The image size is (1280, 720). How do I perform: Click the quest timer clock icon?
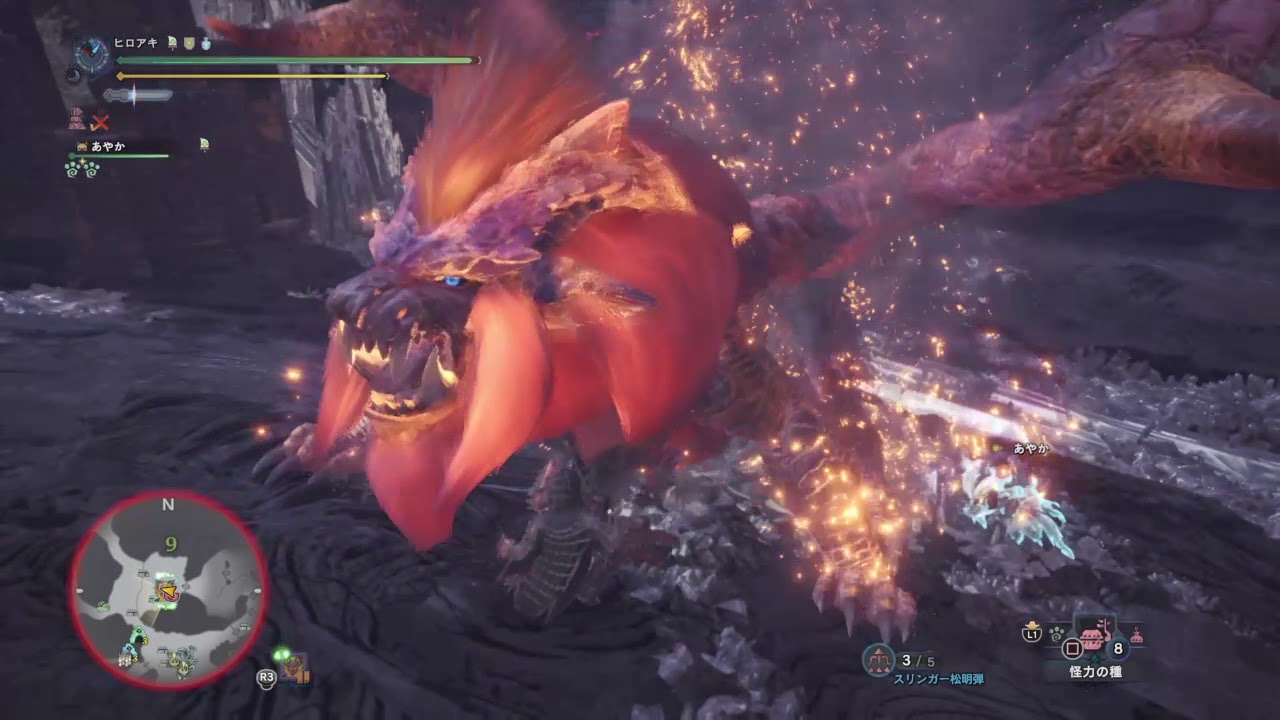pyautogui.click(x=92, y=54)
